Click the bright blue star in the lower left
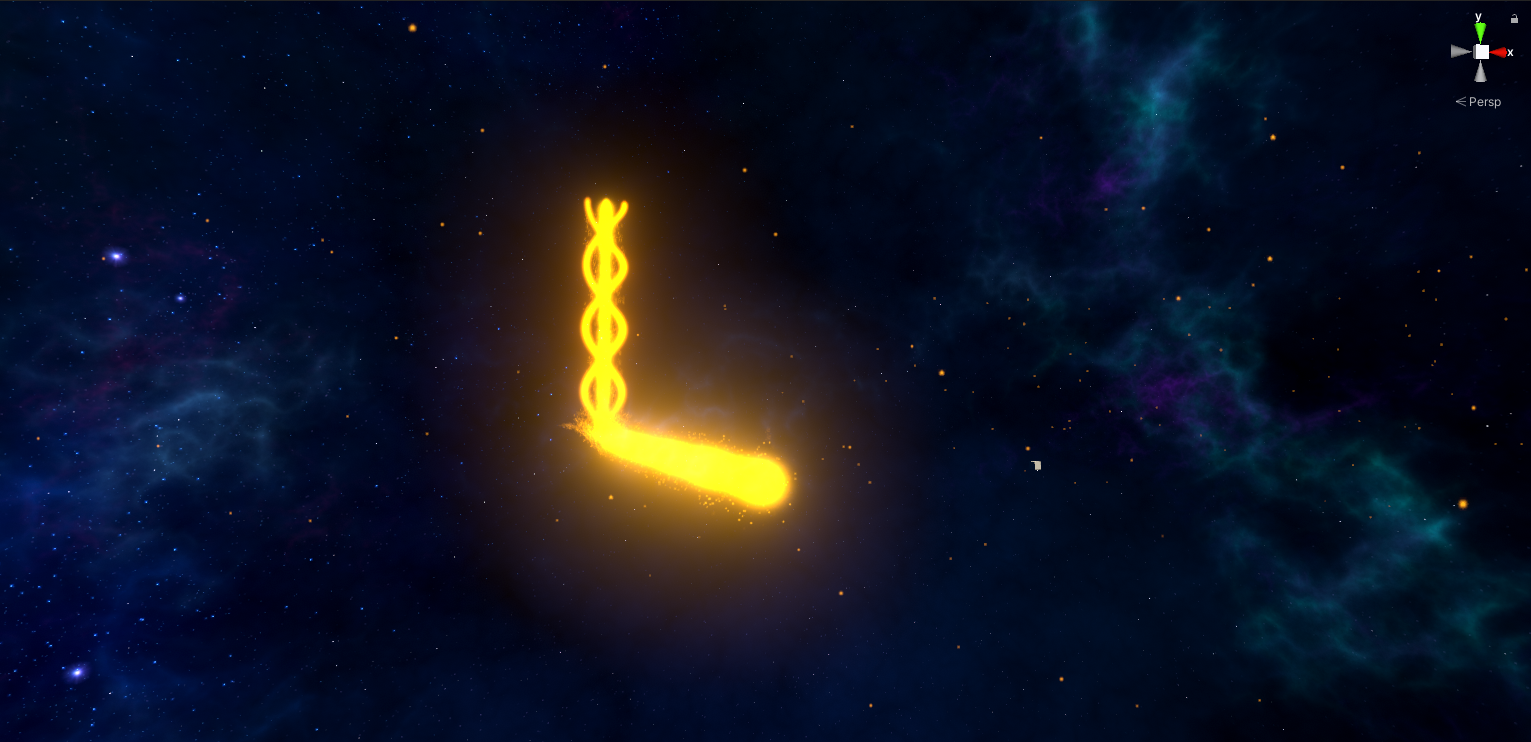 (77, 673)
